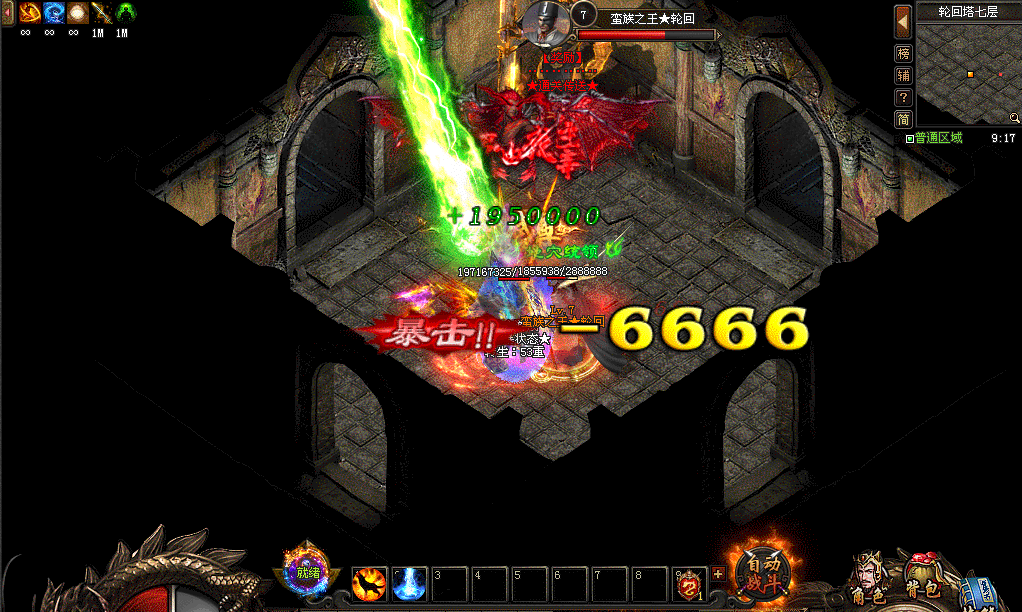Open the 榜 ranking list

[x=903, y=53]
